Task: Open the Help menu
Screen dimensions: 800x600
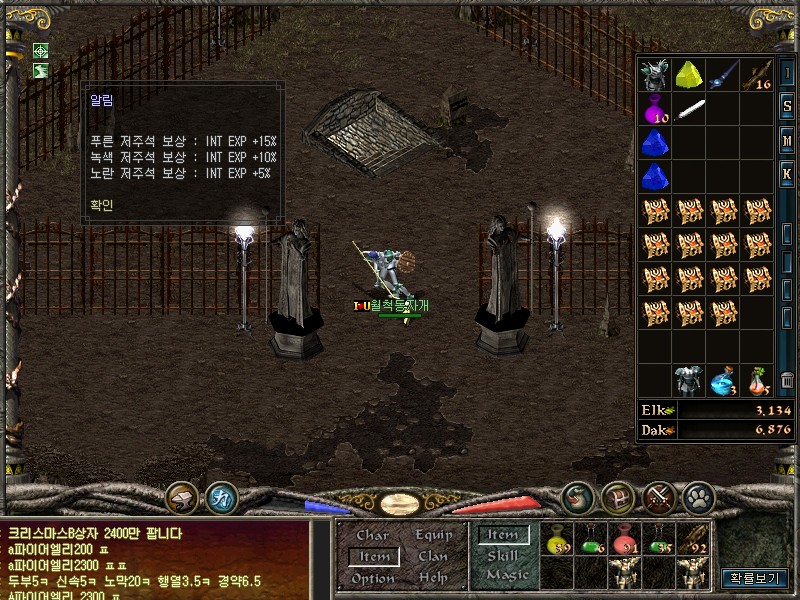Action: [433, 579]
